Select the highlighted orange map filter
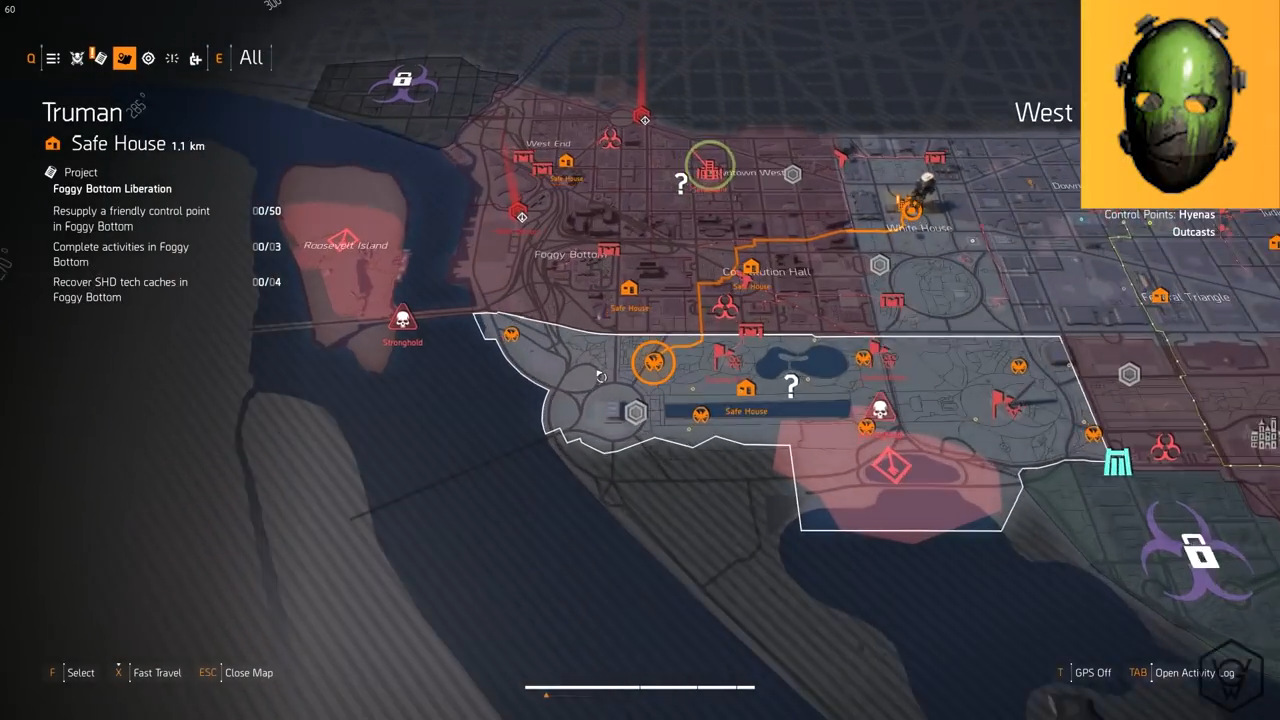Image resolution: width=1280 pixels, height=720 pixels. (x=124, y=58)
